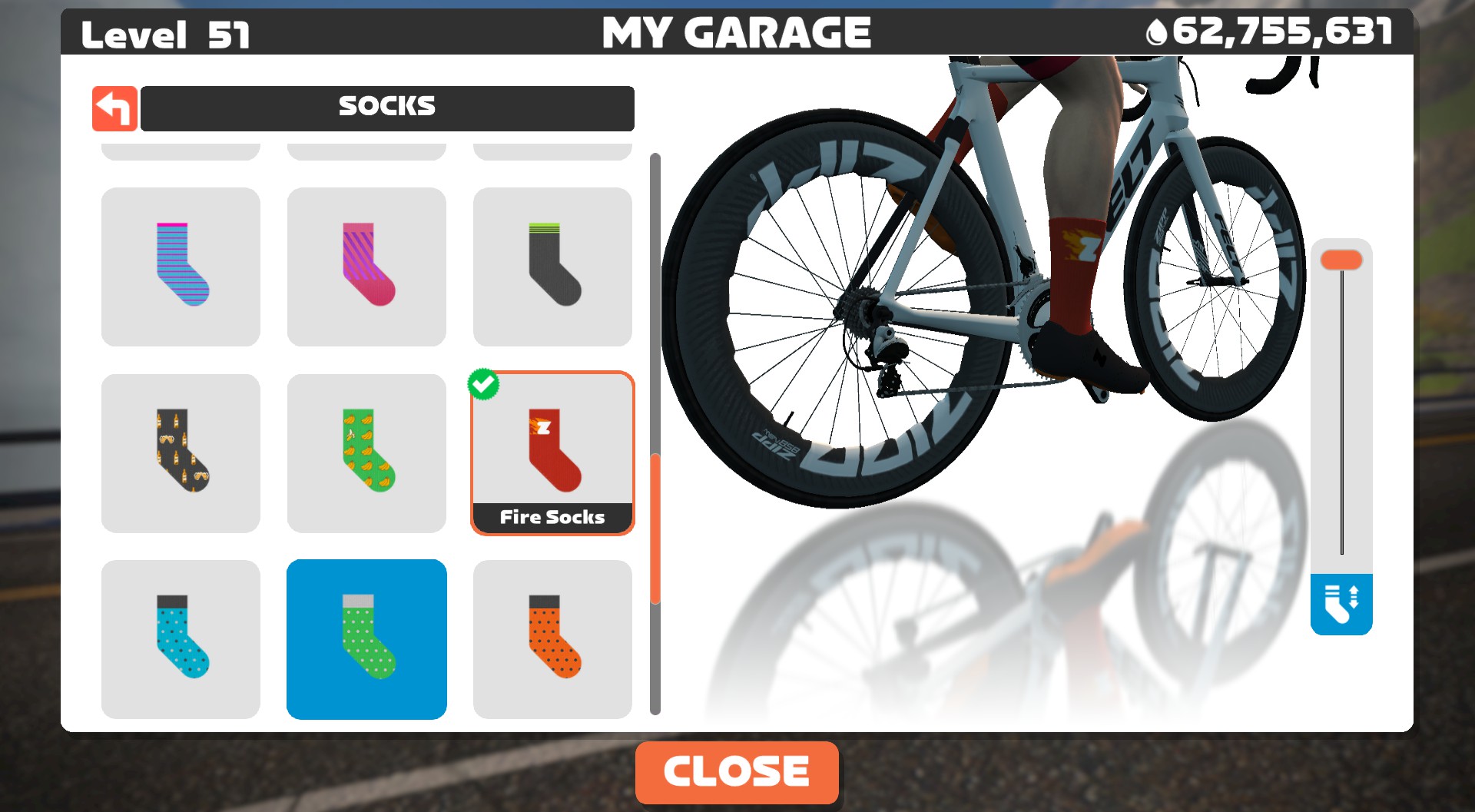Select the gray socks with green cuff

(x=552, y=266)
